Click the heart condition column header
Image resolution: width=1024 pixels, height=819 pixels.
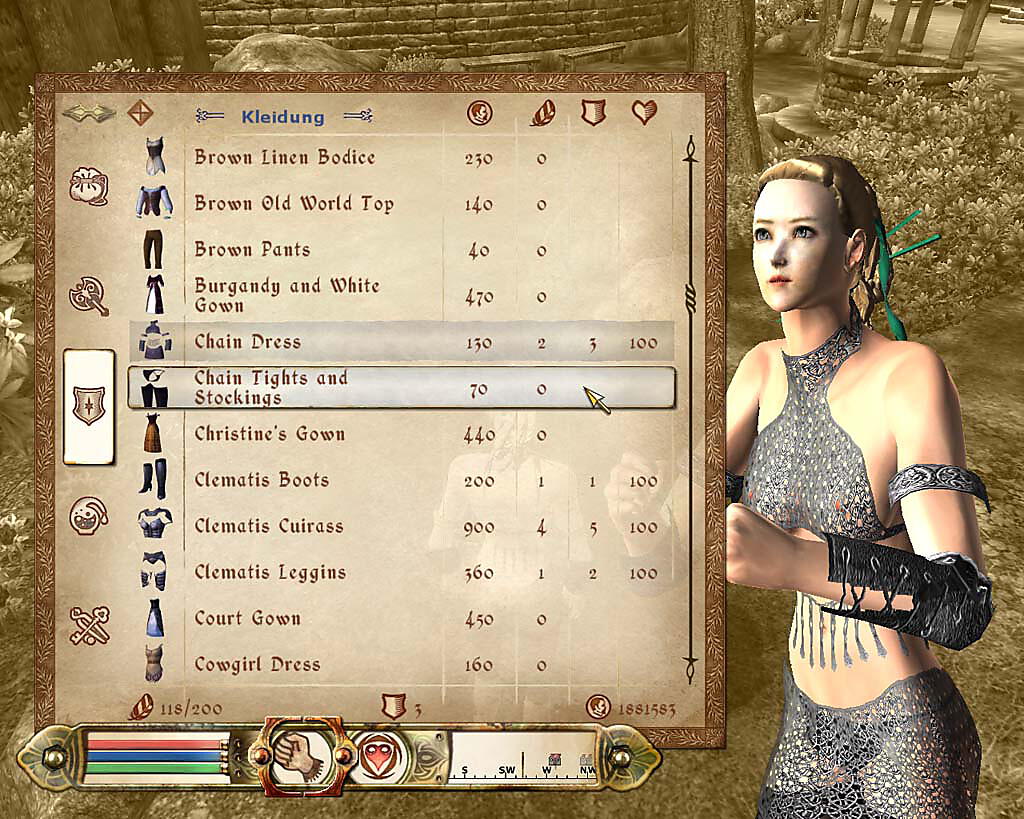(644, 114)
